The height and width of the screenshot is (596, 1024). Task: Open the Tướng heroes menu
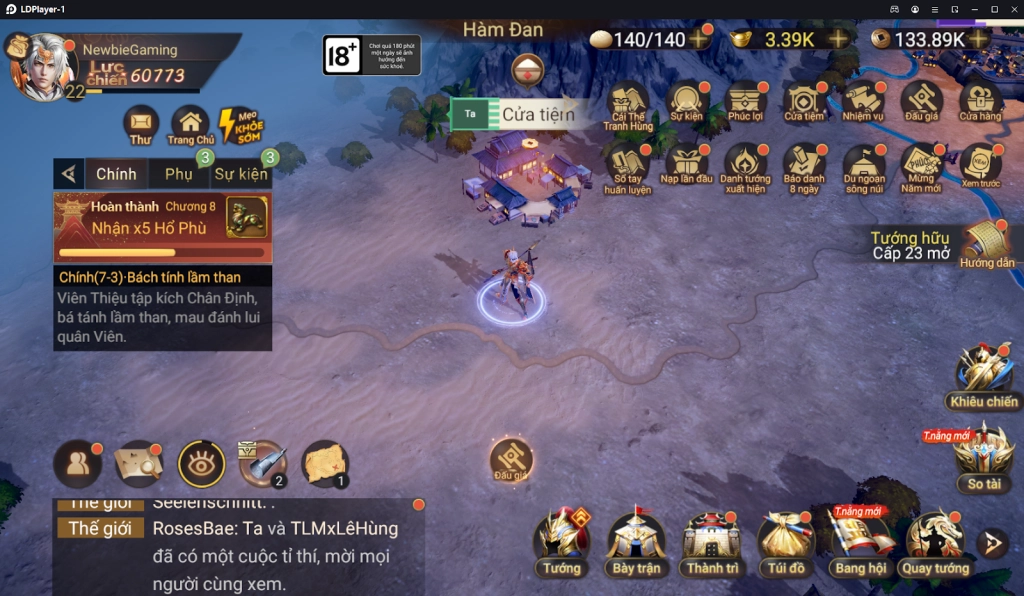pyautogui.click(x=562, y=541)
